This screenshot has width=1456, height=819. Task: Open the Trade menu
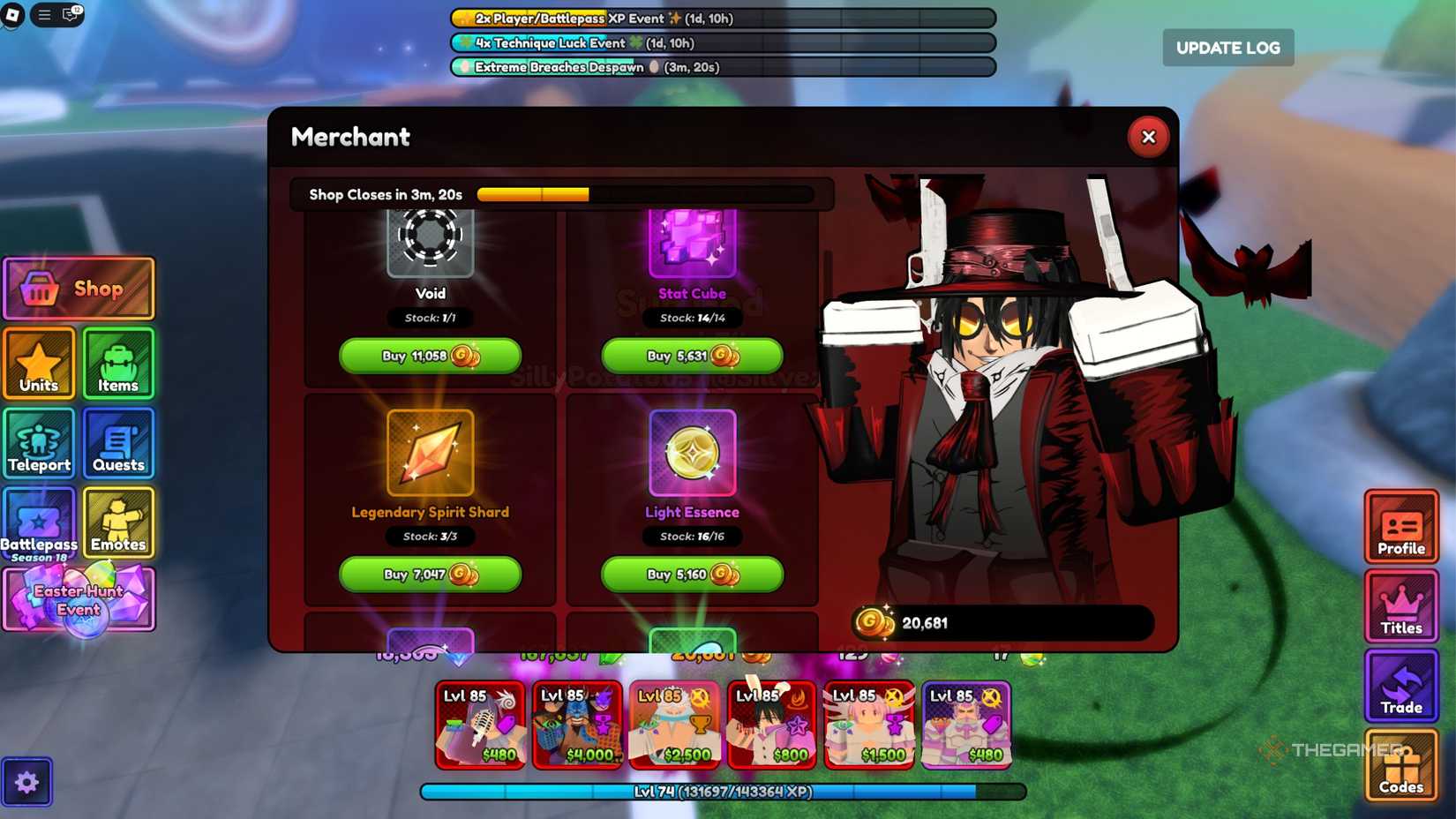point(1401,688)
